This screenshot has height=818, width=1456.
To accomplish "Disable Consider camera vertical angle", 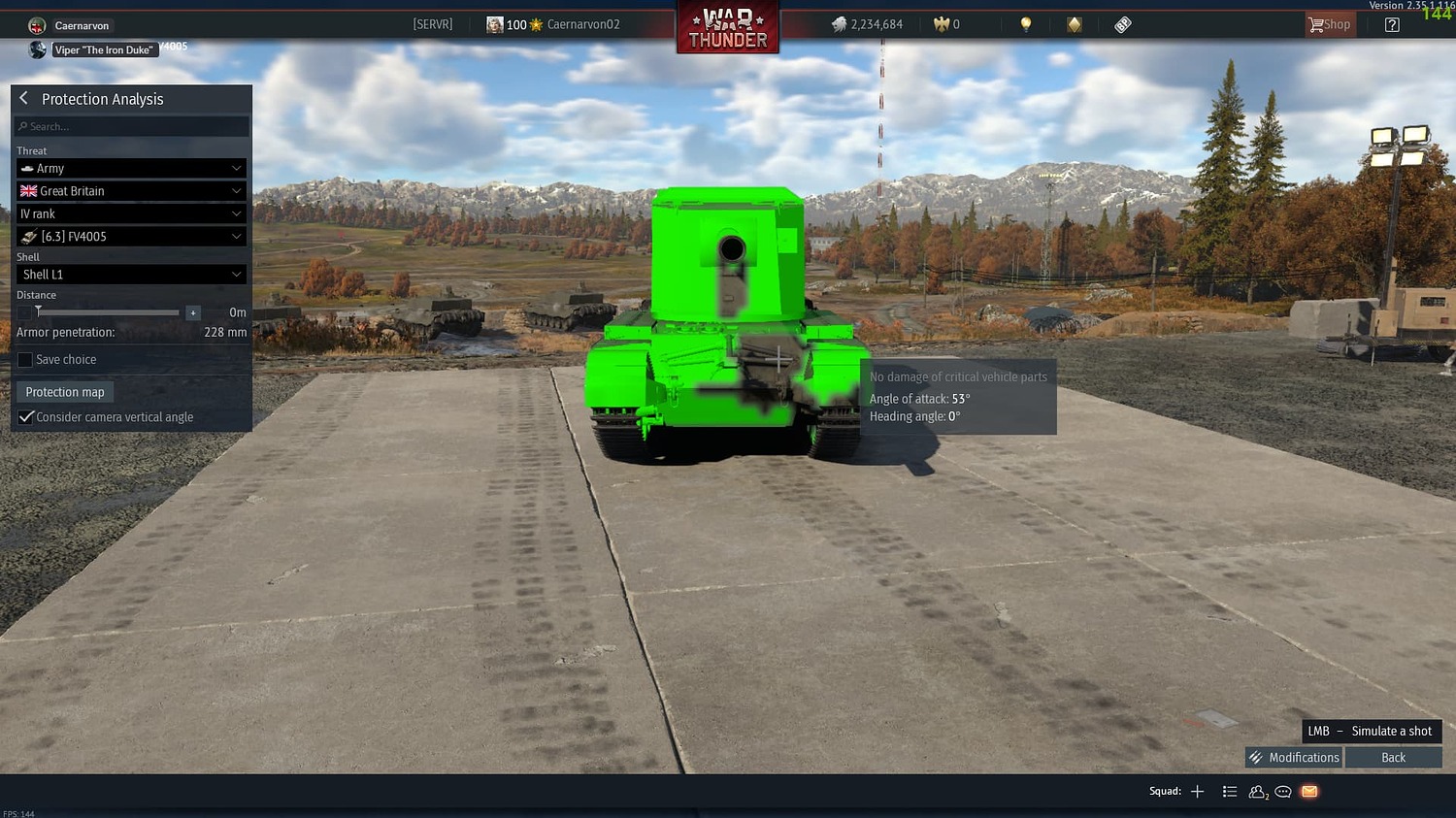I will pos(25,416).
